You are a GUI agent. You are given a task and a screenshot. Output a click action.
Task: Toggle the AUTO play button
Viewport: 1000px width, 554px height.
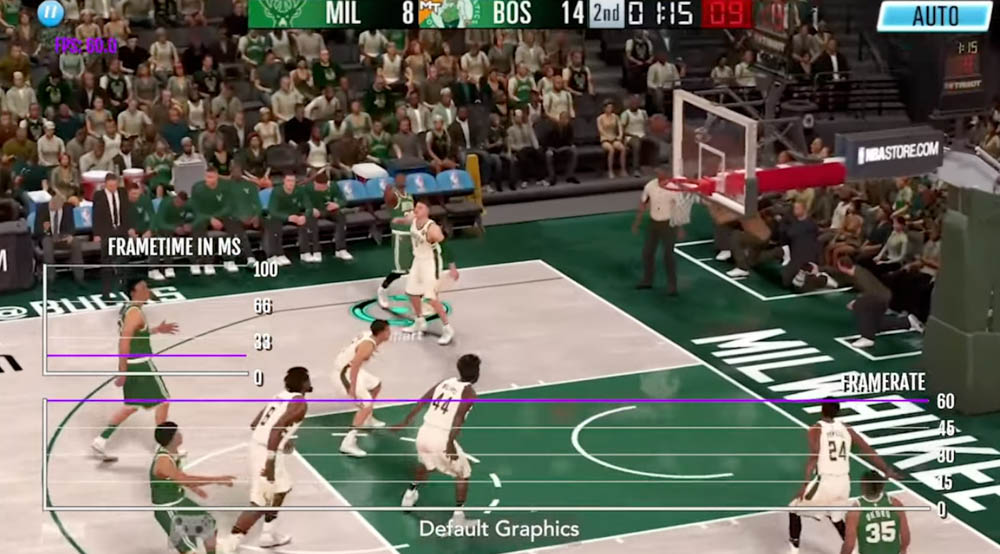click(934, 15)
